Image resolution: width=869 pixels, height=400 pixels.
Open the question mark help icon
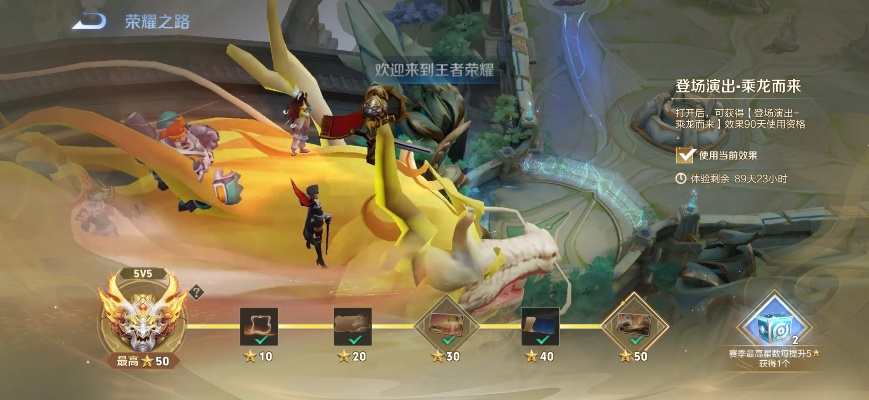pos(197,292)
